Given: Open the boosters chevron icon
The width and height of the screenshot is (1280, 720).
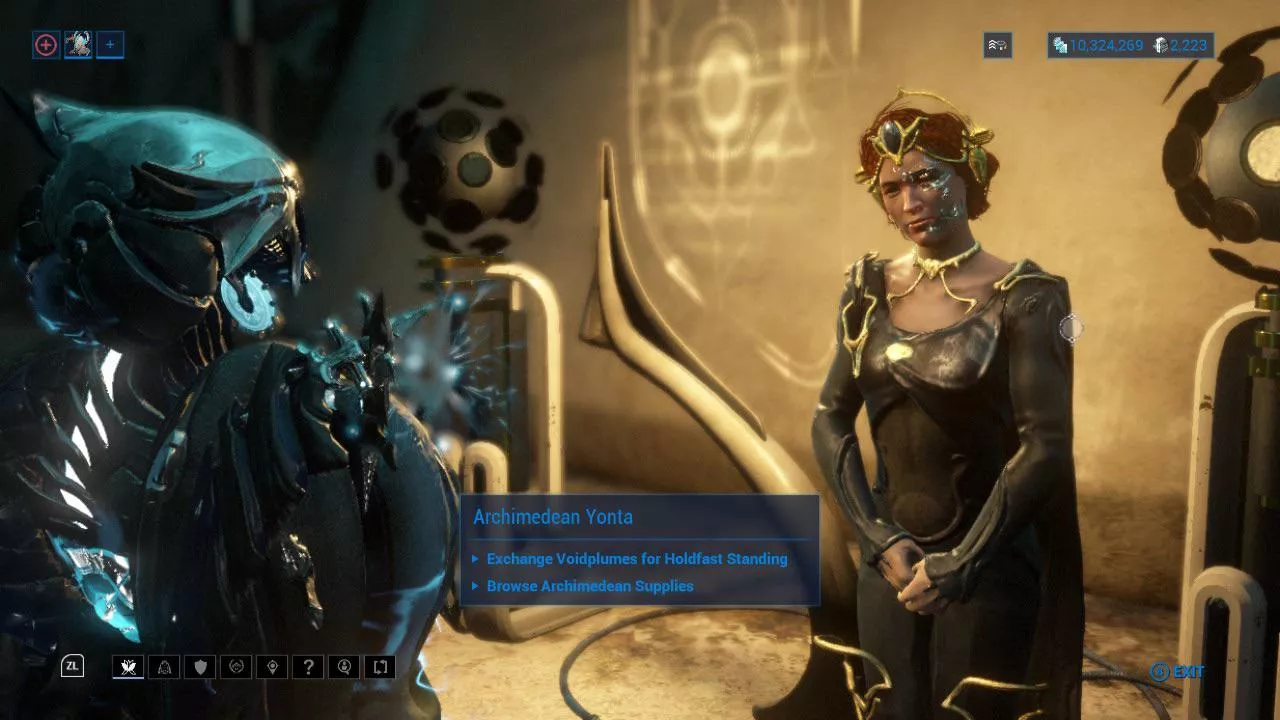Looking at the screenshot, I should coord(997,45).
